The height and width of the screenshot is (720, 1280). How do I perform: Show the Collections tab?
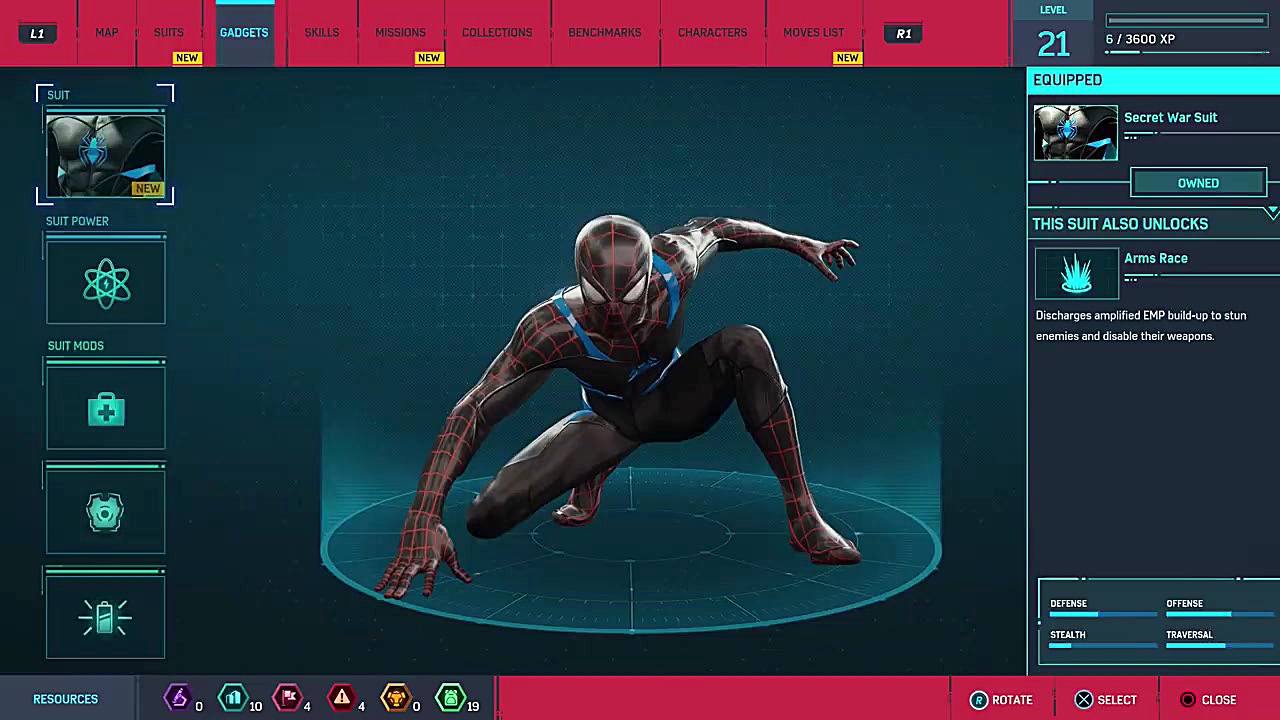click(x=497, y=33)
